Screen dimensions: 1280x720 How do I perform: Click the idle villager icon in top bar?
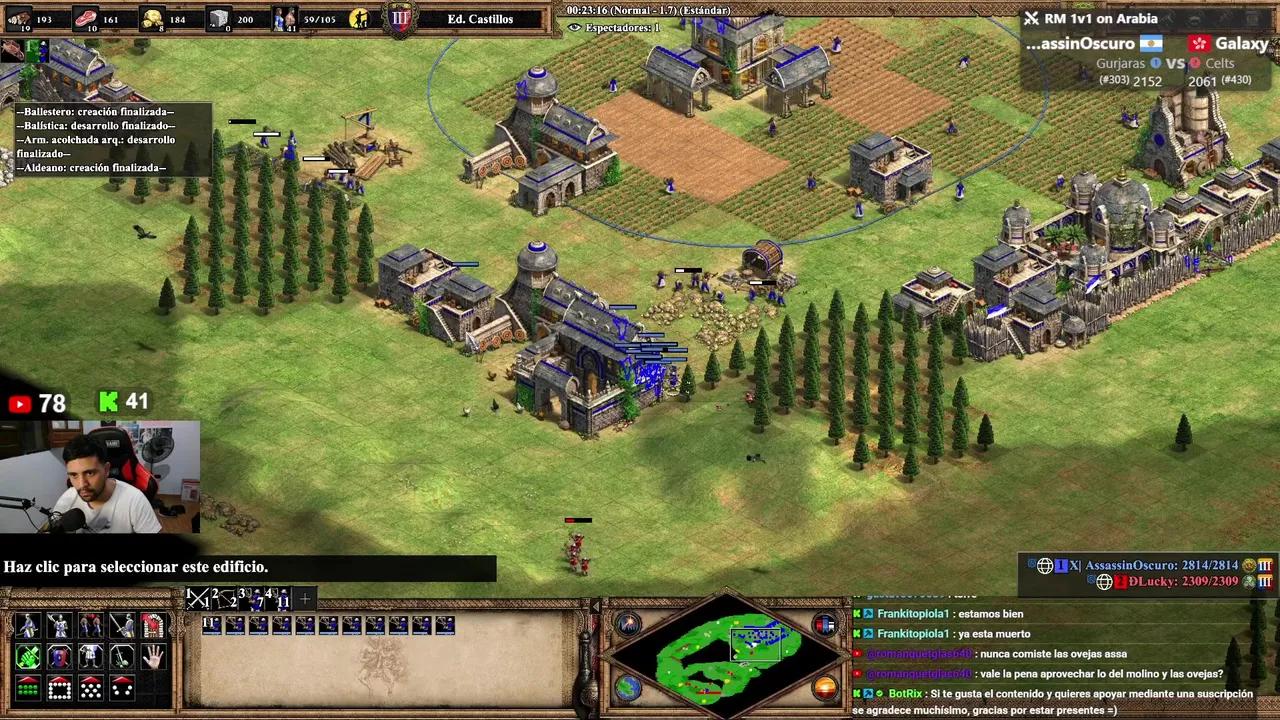click(x=359, y=18)
